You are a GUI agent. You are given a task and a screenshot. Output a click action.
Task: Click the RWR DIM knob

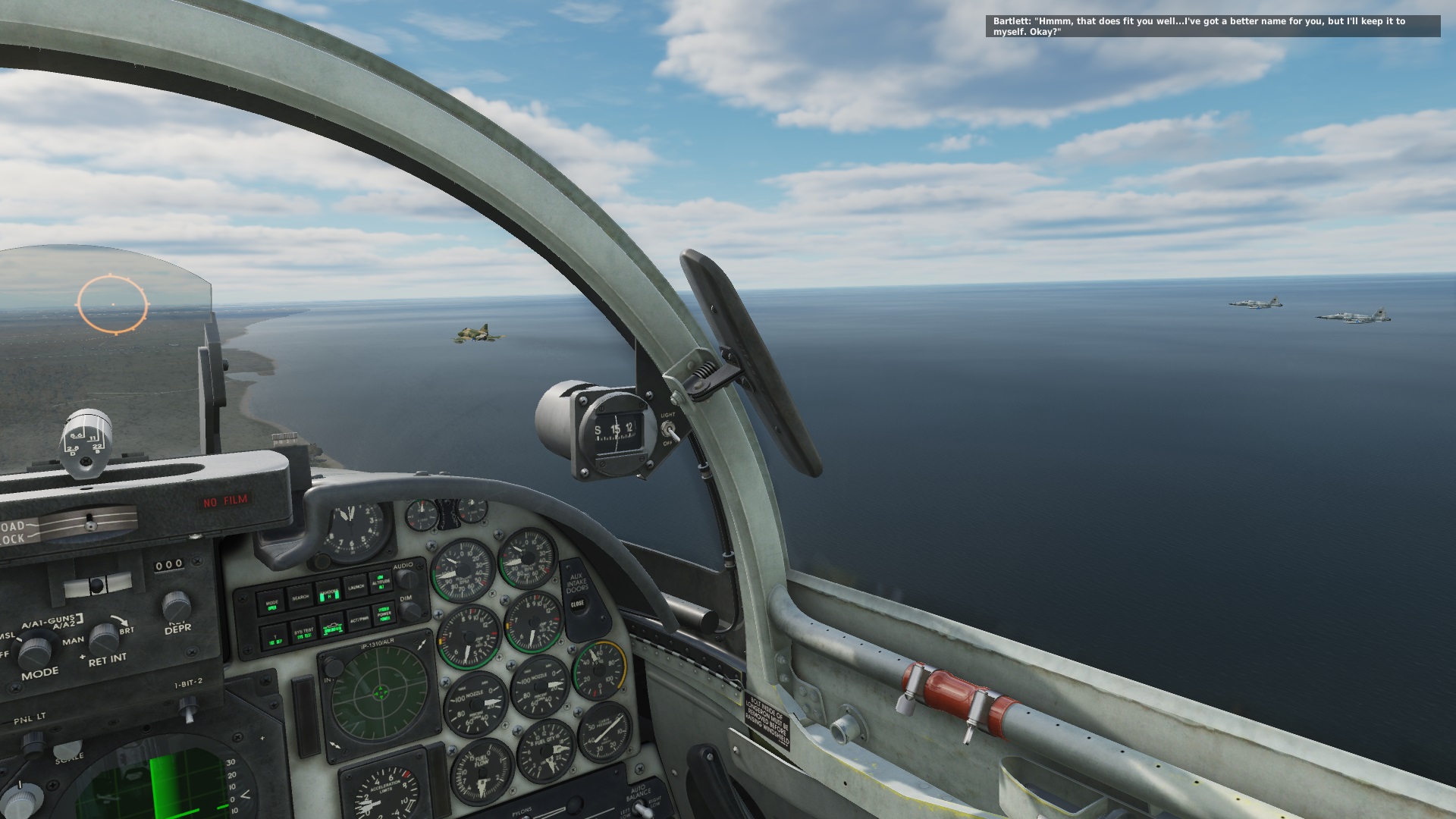410,611
